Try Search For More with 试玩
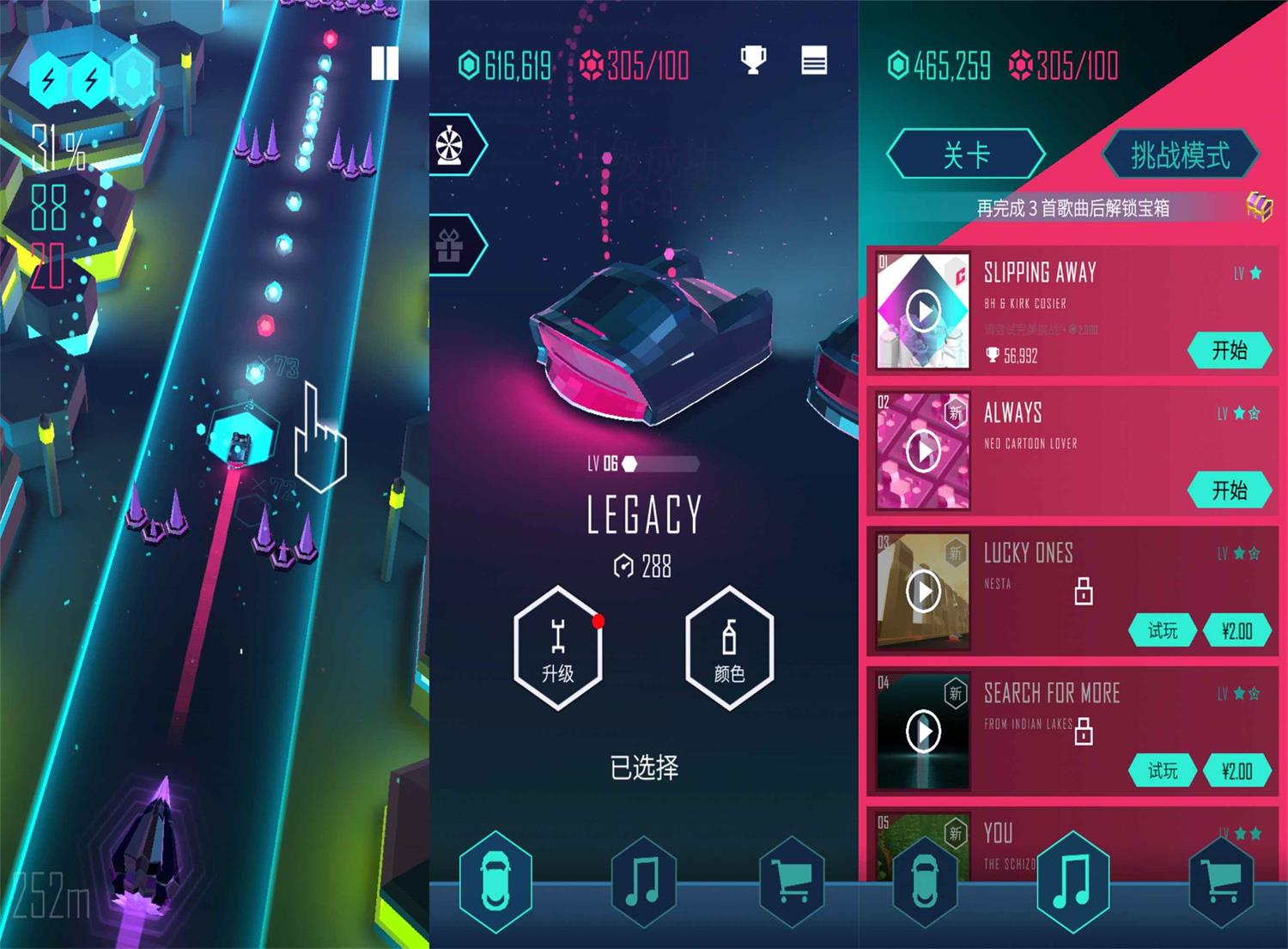Image resolution: width=1288 pixels, height=949 pixels. (1163, 771)
